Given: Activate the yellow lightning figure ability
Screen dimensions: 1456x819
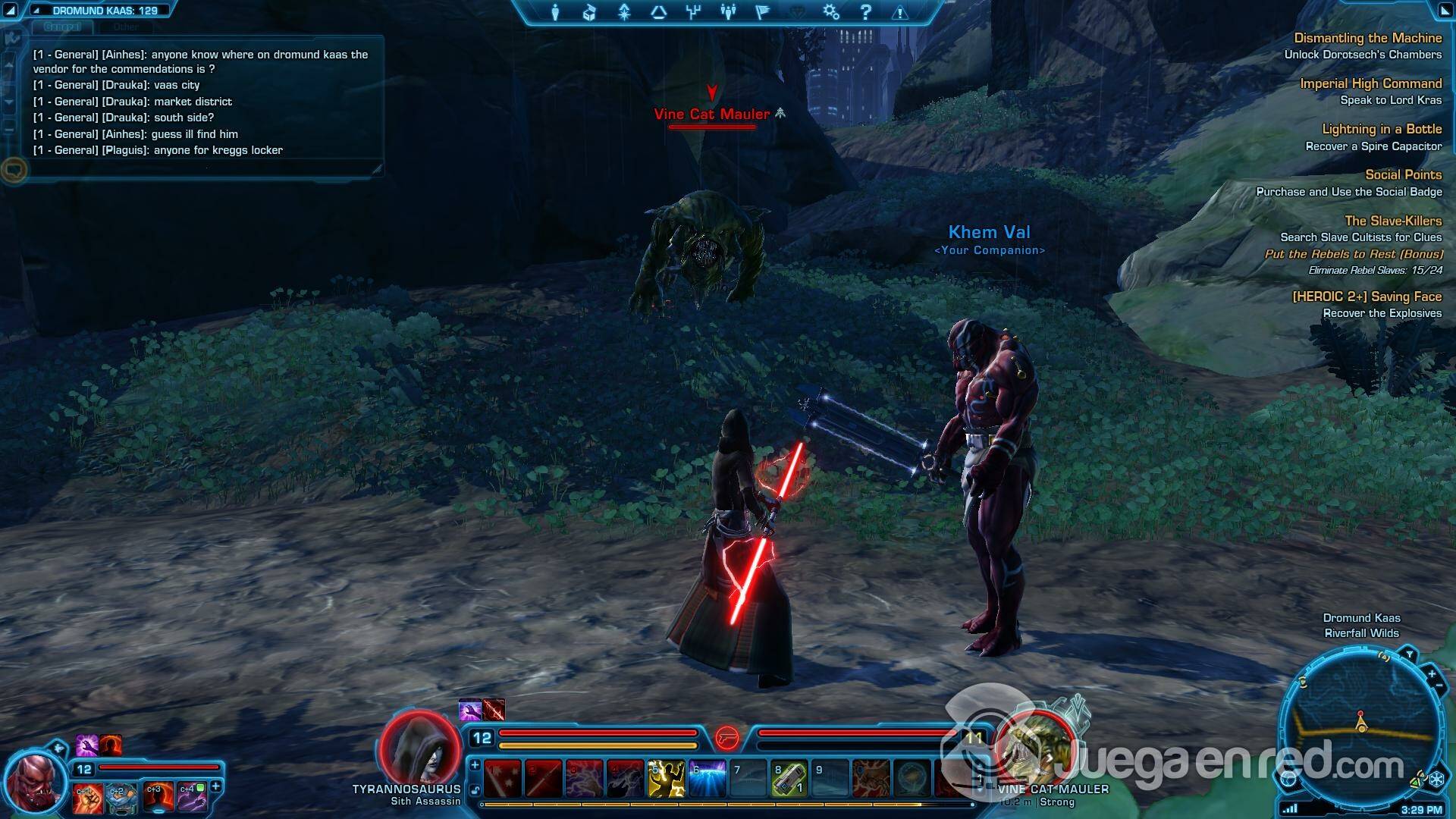Looking at the screenshot, I should (x=666, y=779).
